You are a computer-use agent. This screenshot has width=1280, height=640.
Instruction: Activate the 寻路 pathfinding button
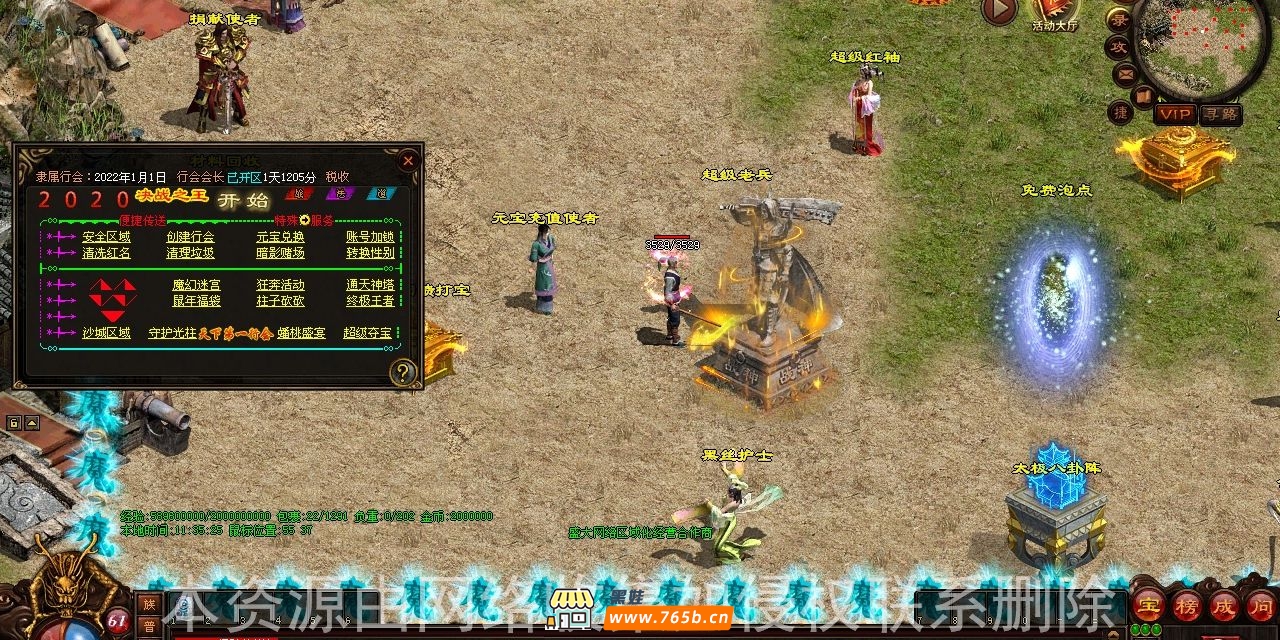1220,114
